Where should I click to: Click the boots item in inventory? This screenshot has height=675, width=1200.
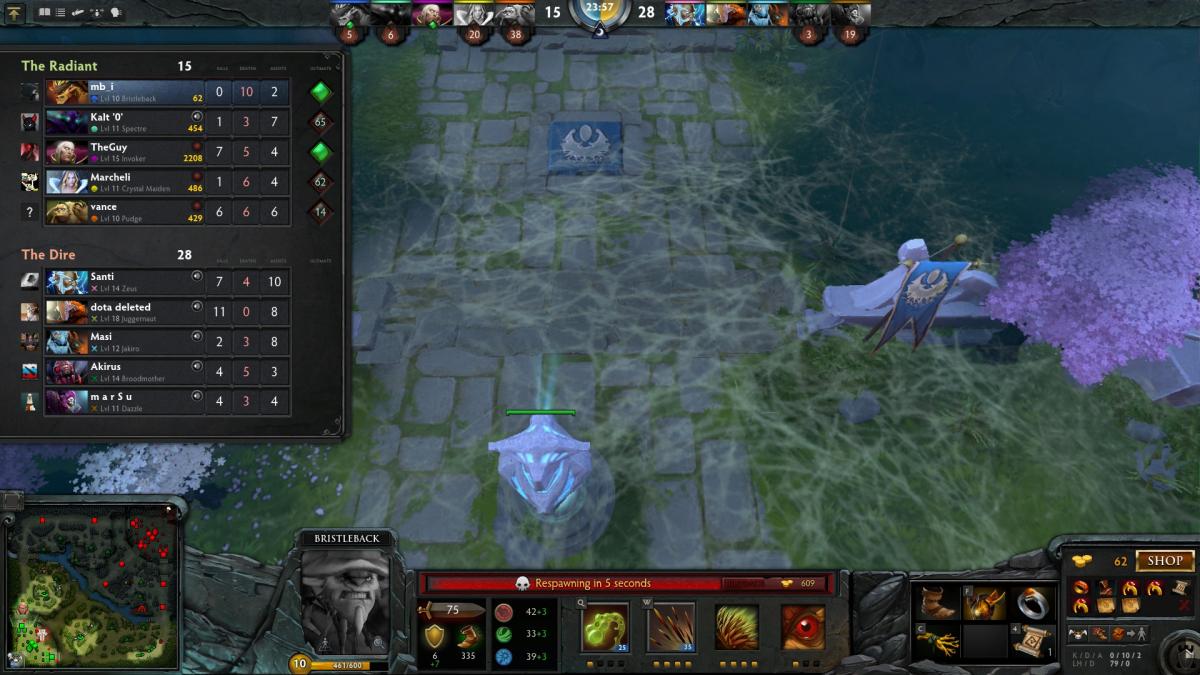click(938, 603)
